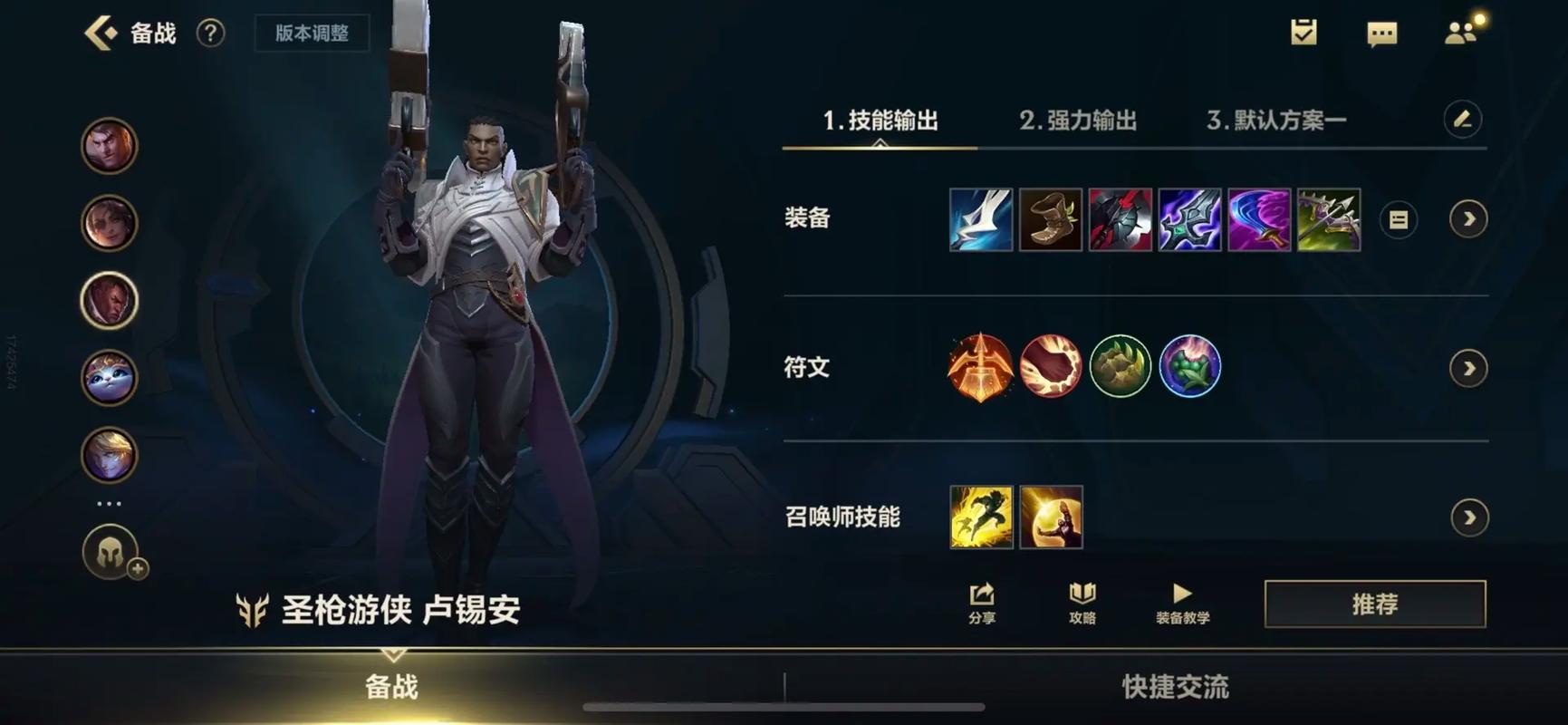The image size is (1568, 725).
Task: Select the Lucian portrait in the left sidebar
Action: click(108, 300)
